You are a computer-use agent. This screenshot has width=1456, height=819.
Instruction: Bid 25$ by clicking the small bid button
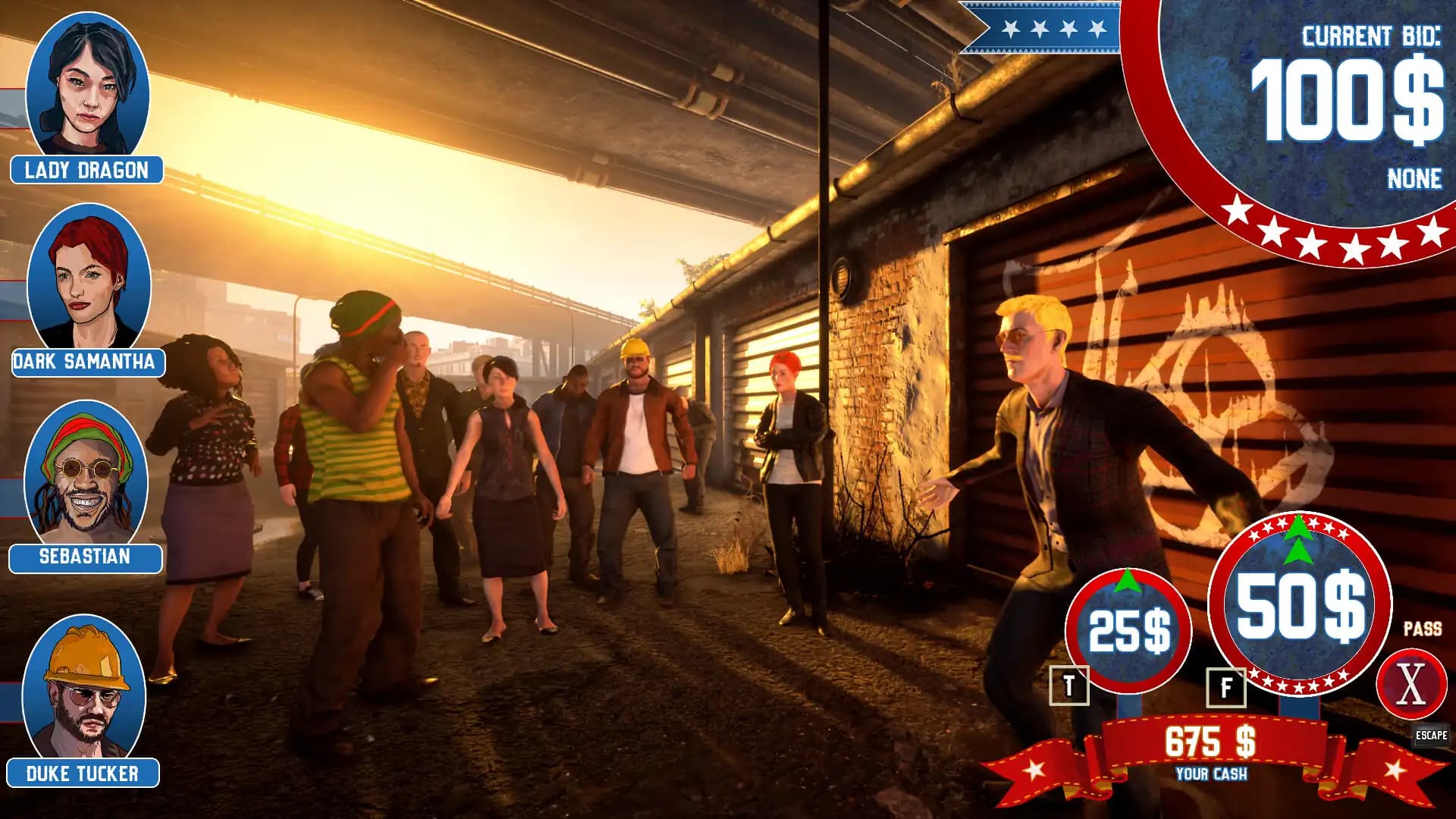pos(1128,631)
